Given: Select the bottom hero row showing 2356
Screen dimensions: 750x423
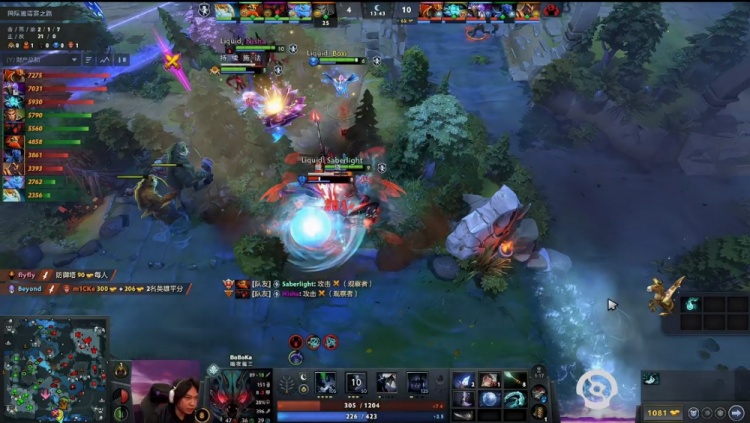Looking at the screenshot, I should point(50,196).
